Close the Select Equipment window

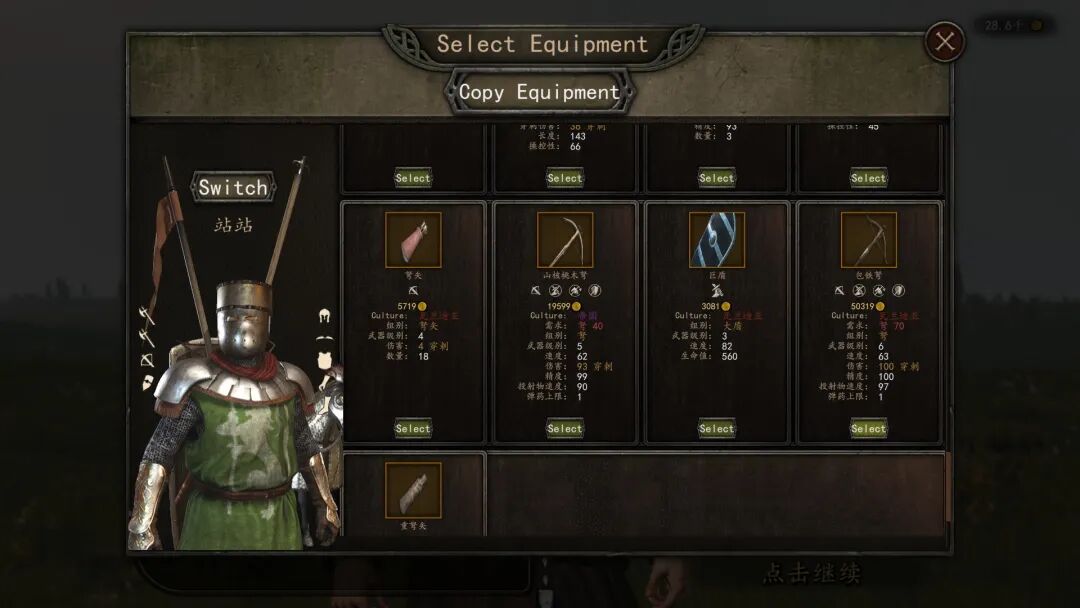pos(945,42)
